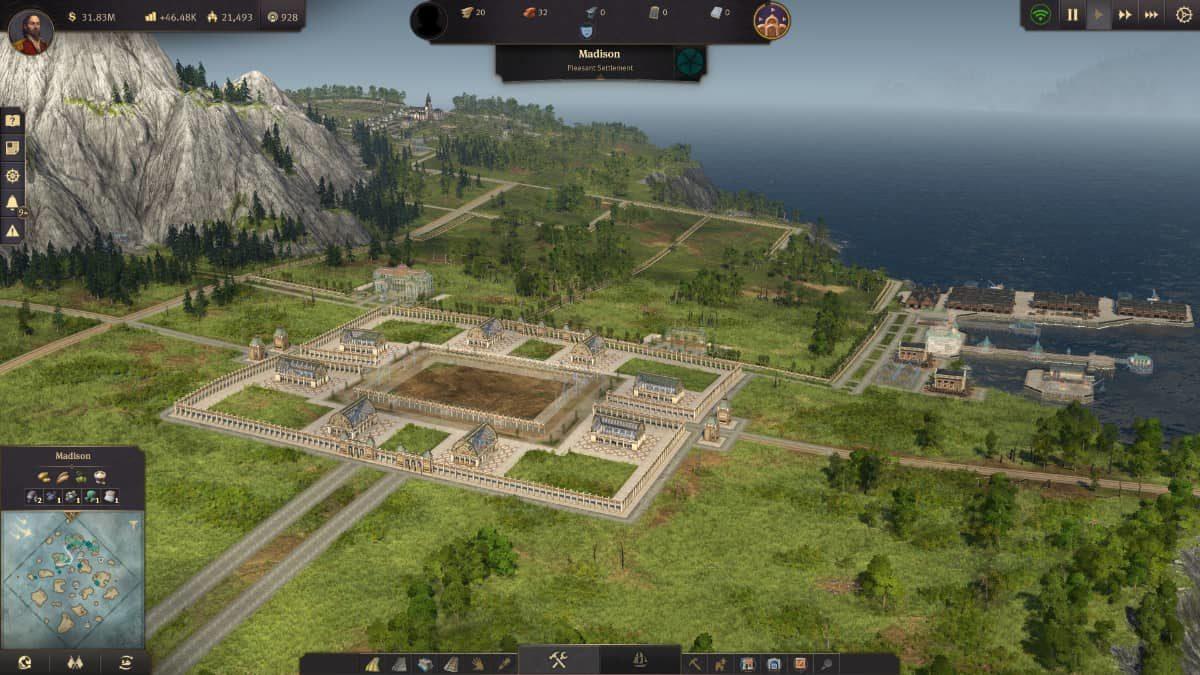Screen dimensions: 1200x675
Task: Open the build menu with crossed hammers
Action: click(x=558, y=660)
